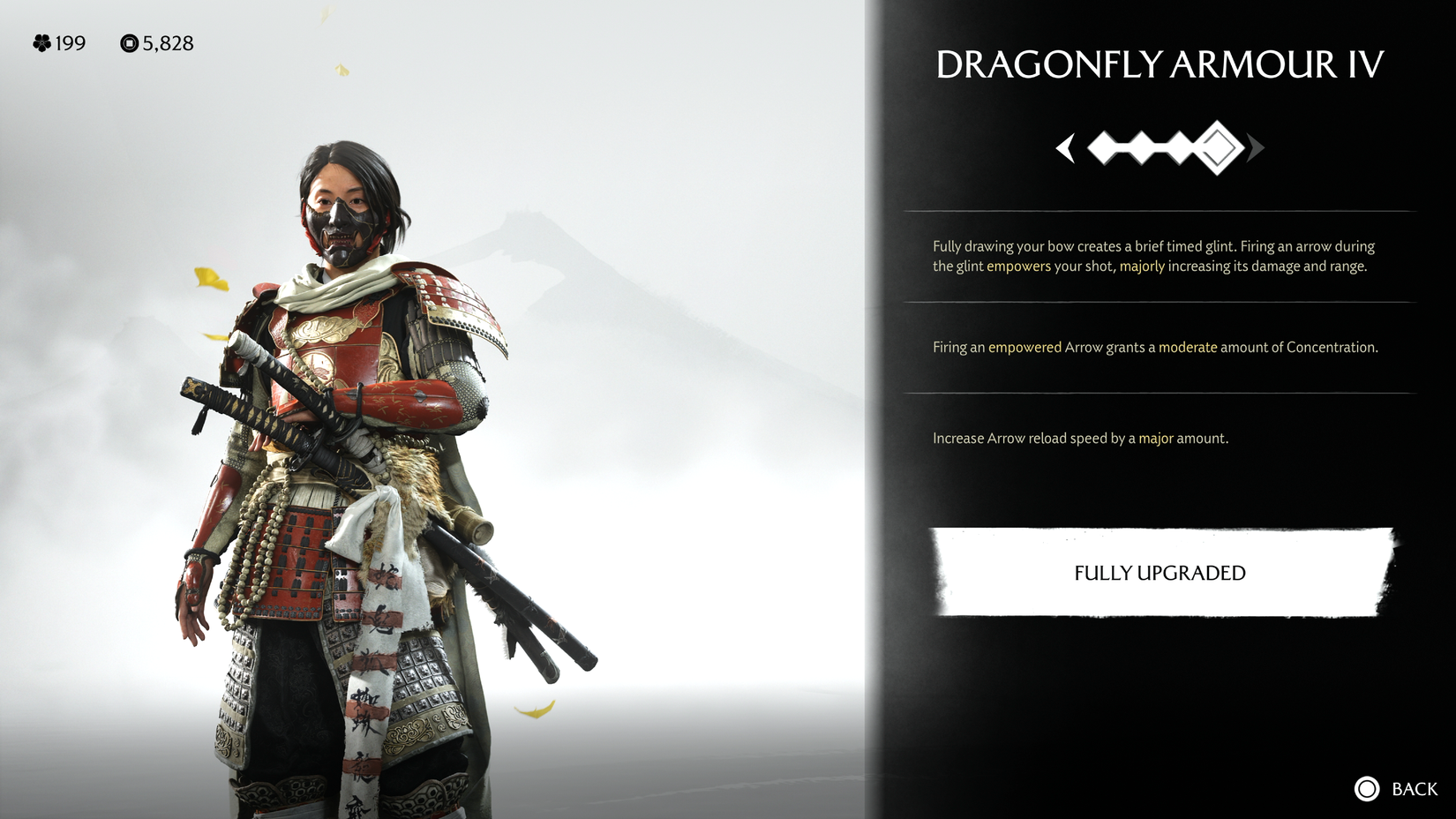The image size is (1456, 819).
Task: Click the armored character model preview
Action: click(353, 441)
